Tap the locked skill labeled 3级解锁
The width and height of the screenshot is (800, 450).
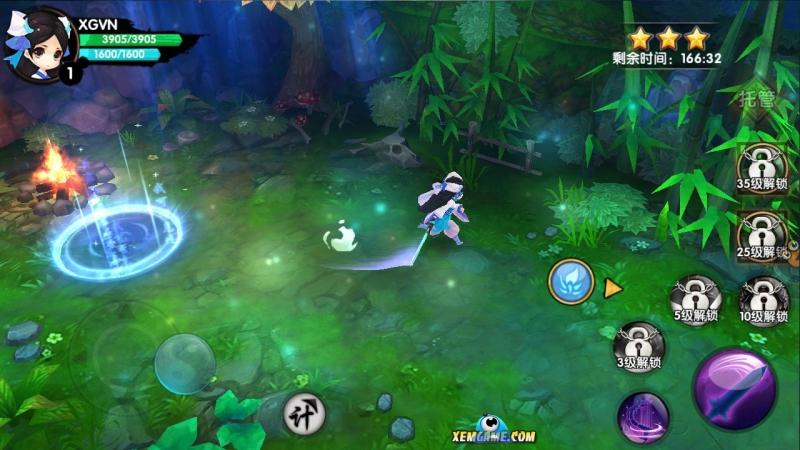[x=639, y=346]
